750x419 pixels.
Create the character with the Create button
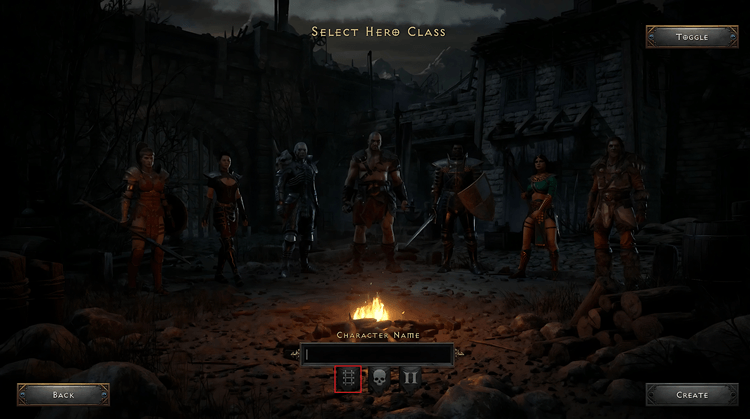pos(691,395)
